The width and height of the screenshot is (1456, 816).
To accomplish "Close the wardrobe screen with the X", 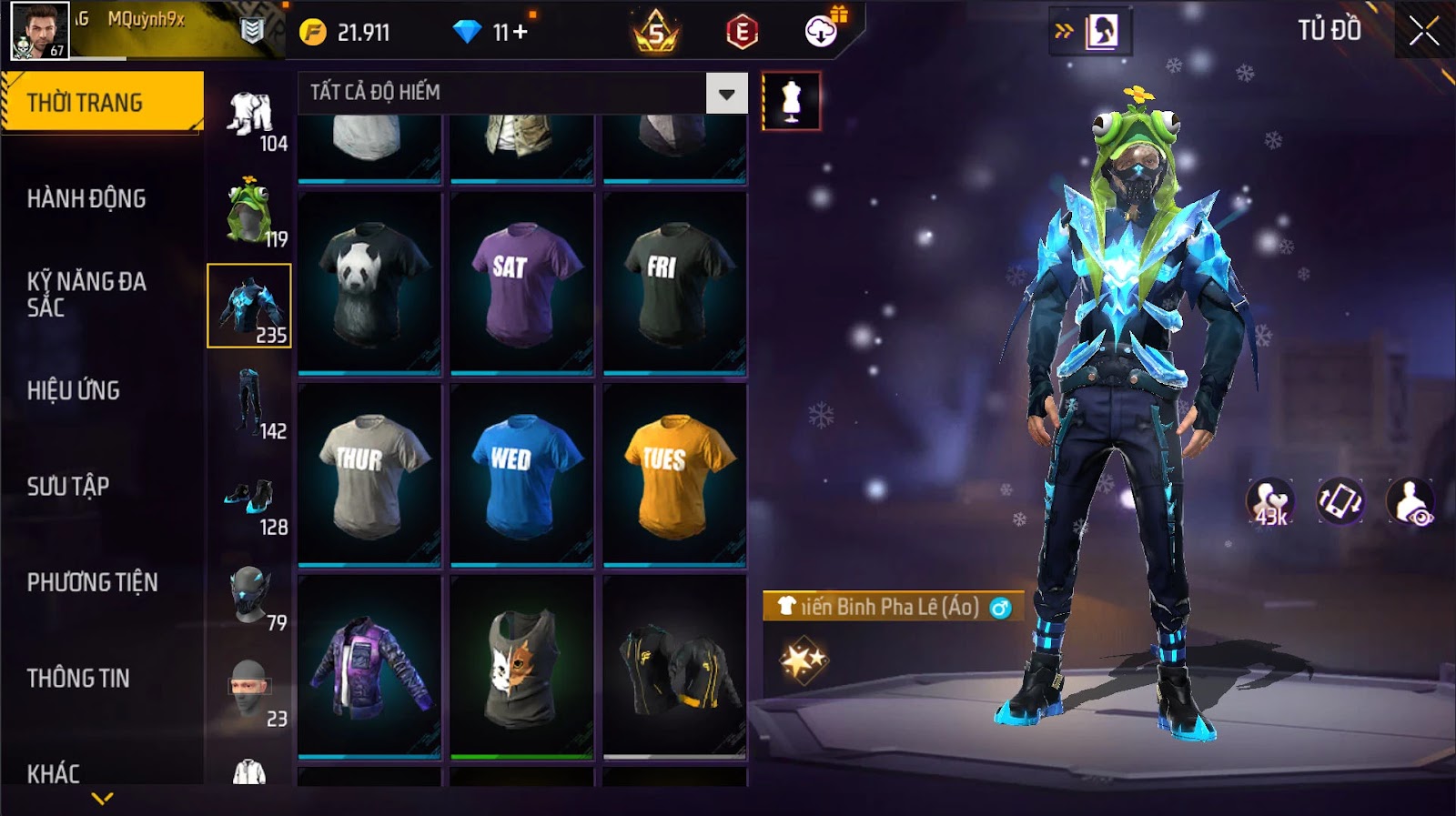I will 1424,32.
